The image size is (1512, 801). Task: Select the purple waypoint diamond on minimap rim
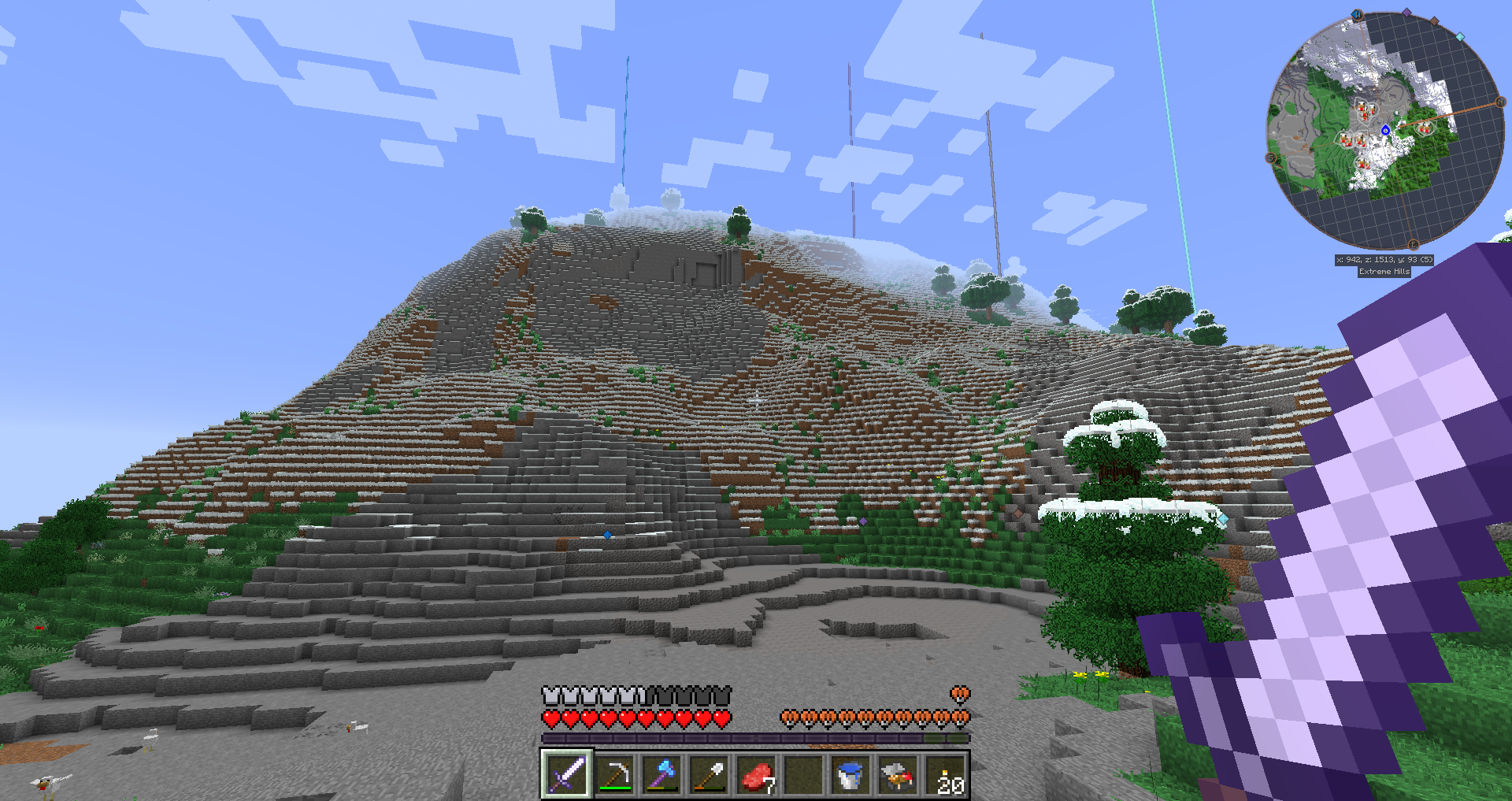pyautogui.click(x=1406, y=13)
